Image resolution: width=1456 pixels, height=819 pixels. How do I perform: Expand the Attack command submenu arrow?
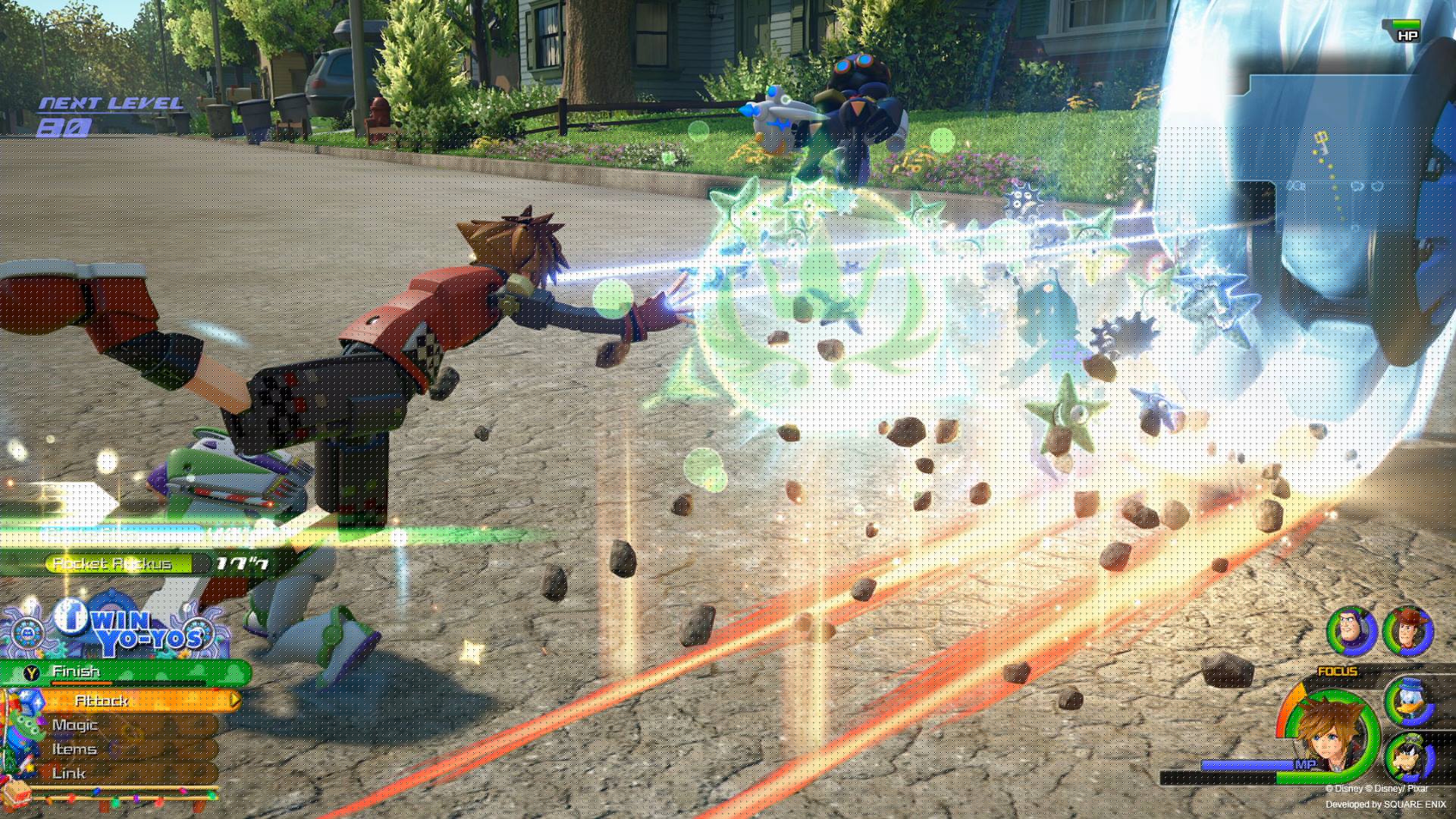[235, 700]
